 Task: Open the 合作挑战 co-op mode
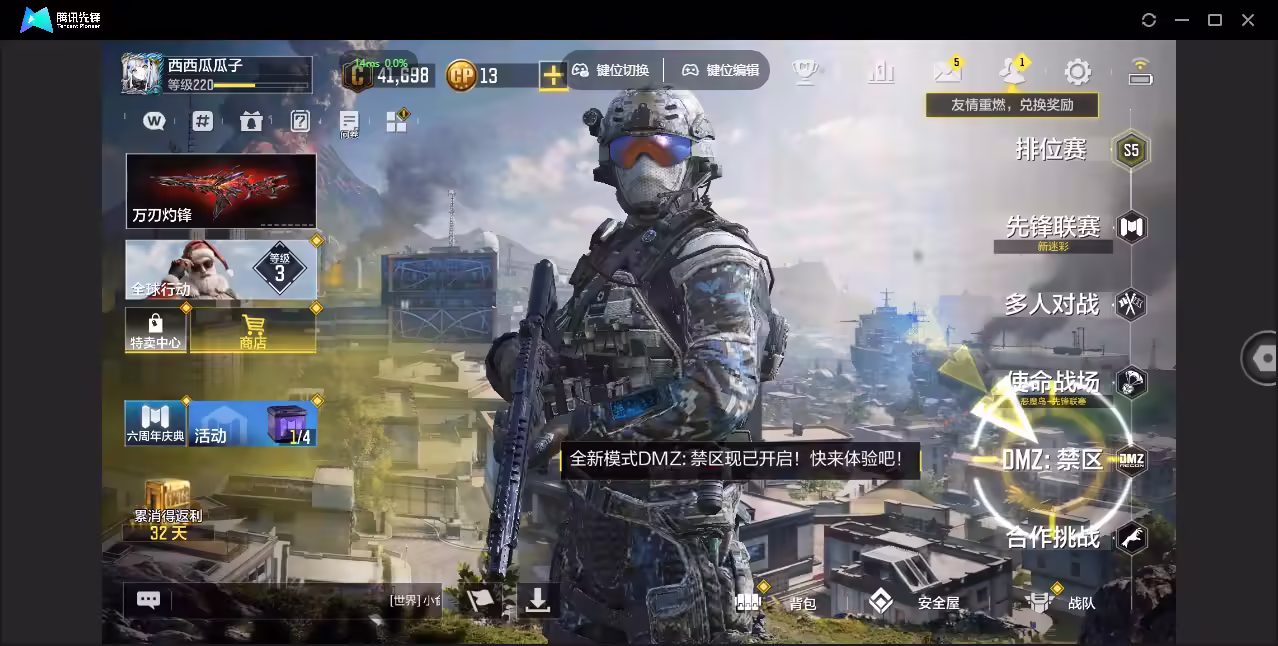click(x=1053, y=538)
